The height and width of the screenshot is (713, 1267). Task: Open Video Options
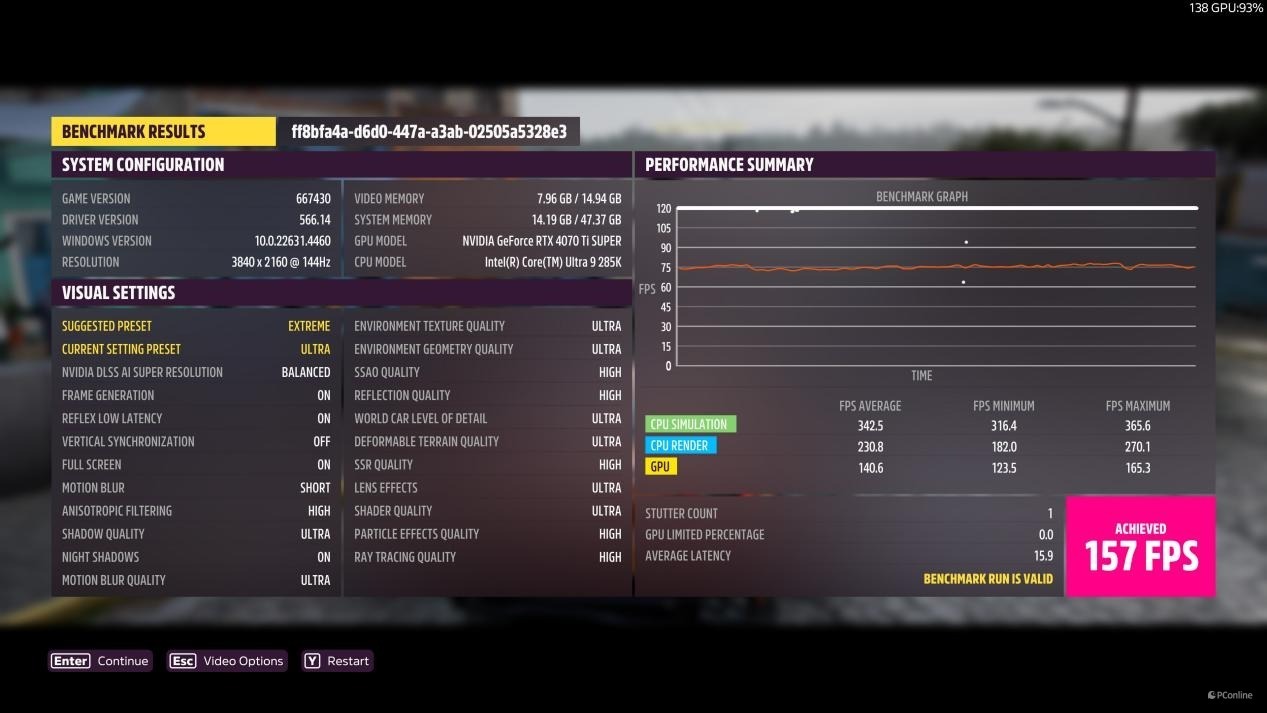pos(227,661)
